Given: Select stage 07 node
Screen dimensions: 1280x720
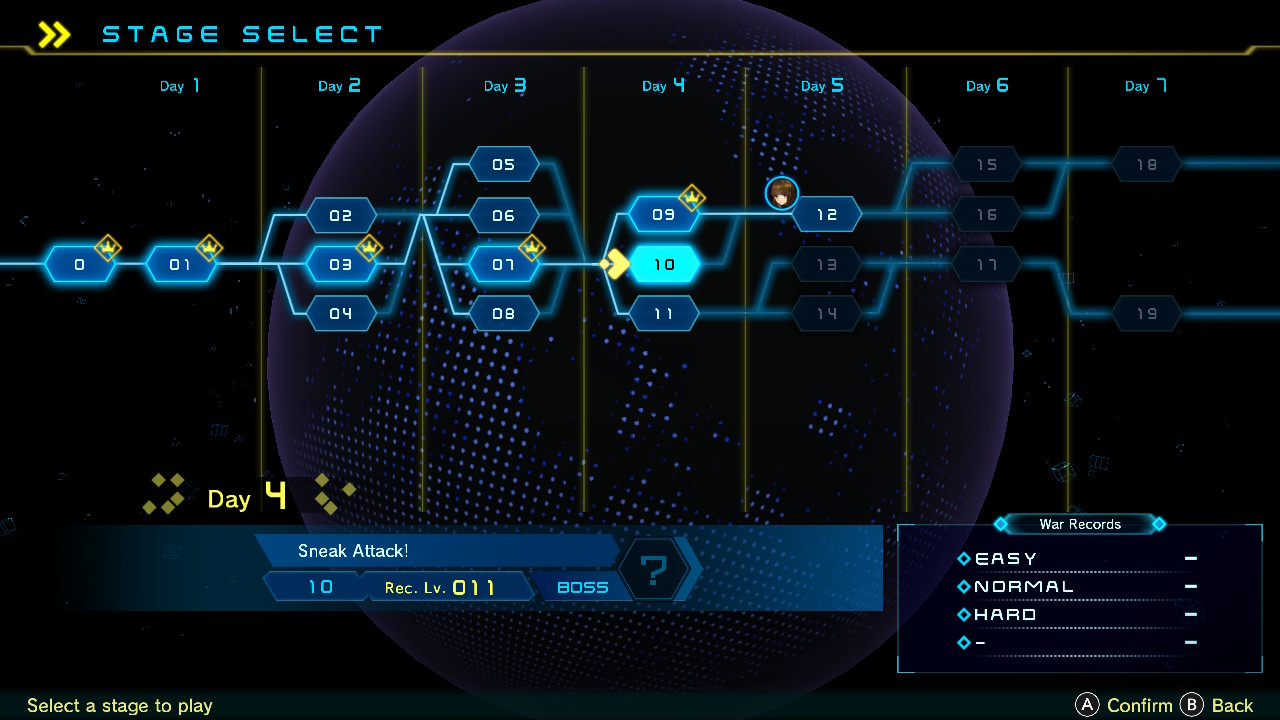Looking at the screenshot, I should pyautogui.click(x=503, y=265).
